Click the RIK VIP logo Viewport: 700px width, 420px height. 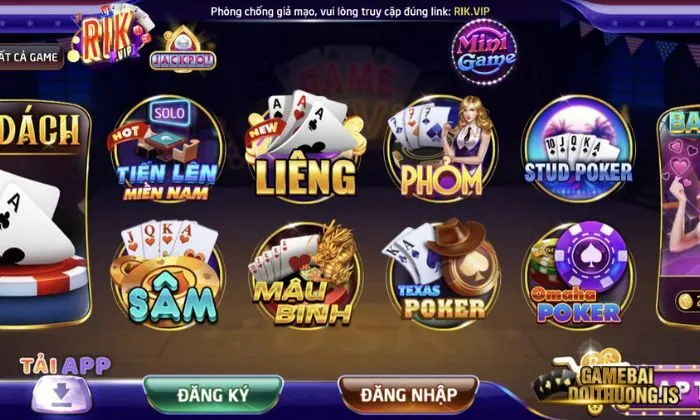point(112,30)
